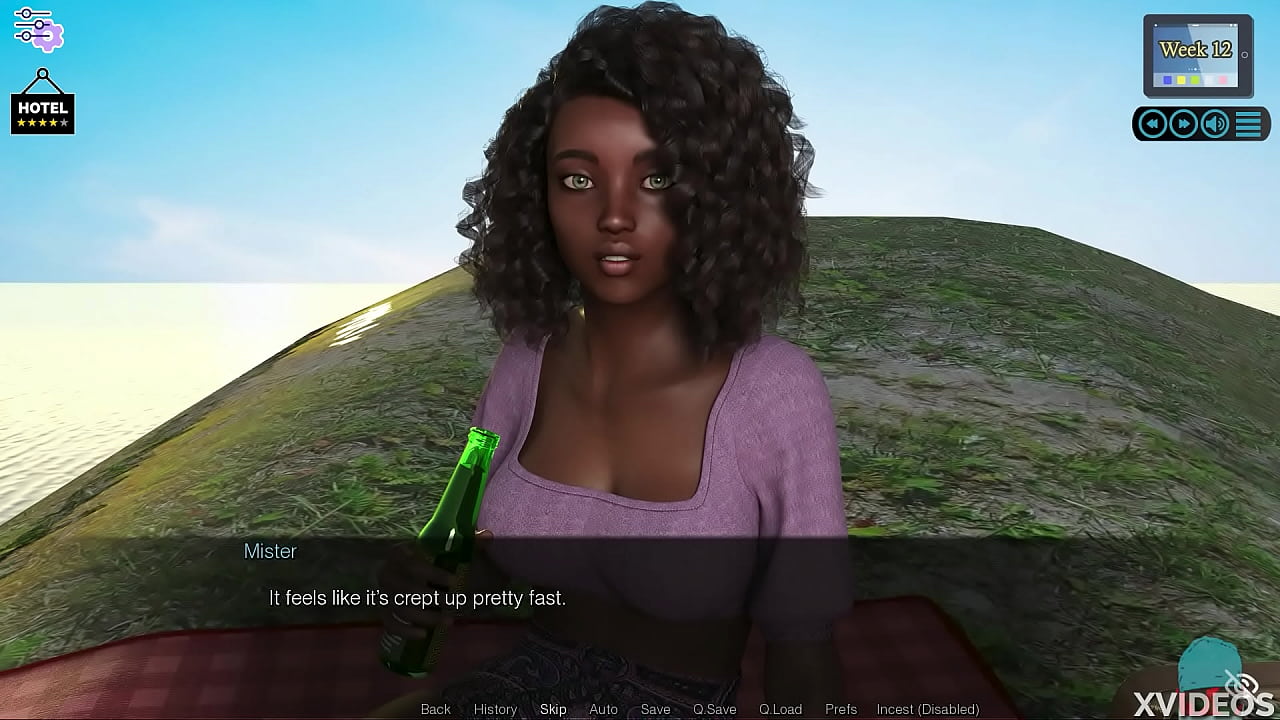This screenshot has height=720, width=1280.
Task: Toggle Skip mode
Action: coord(553,709)
